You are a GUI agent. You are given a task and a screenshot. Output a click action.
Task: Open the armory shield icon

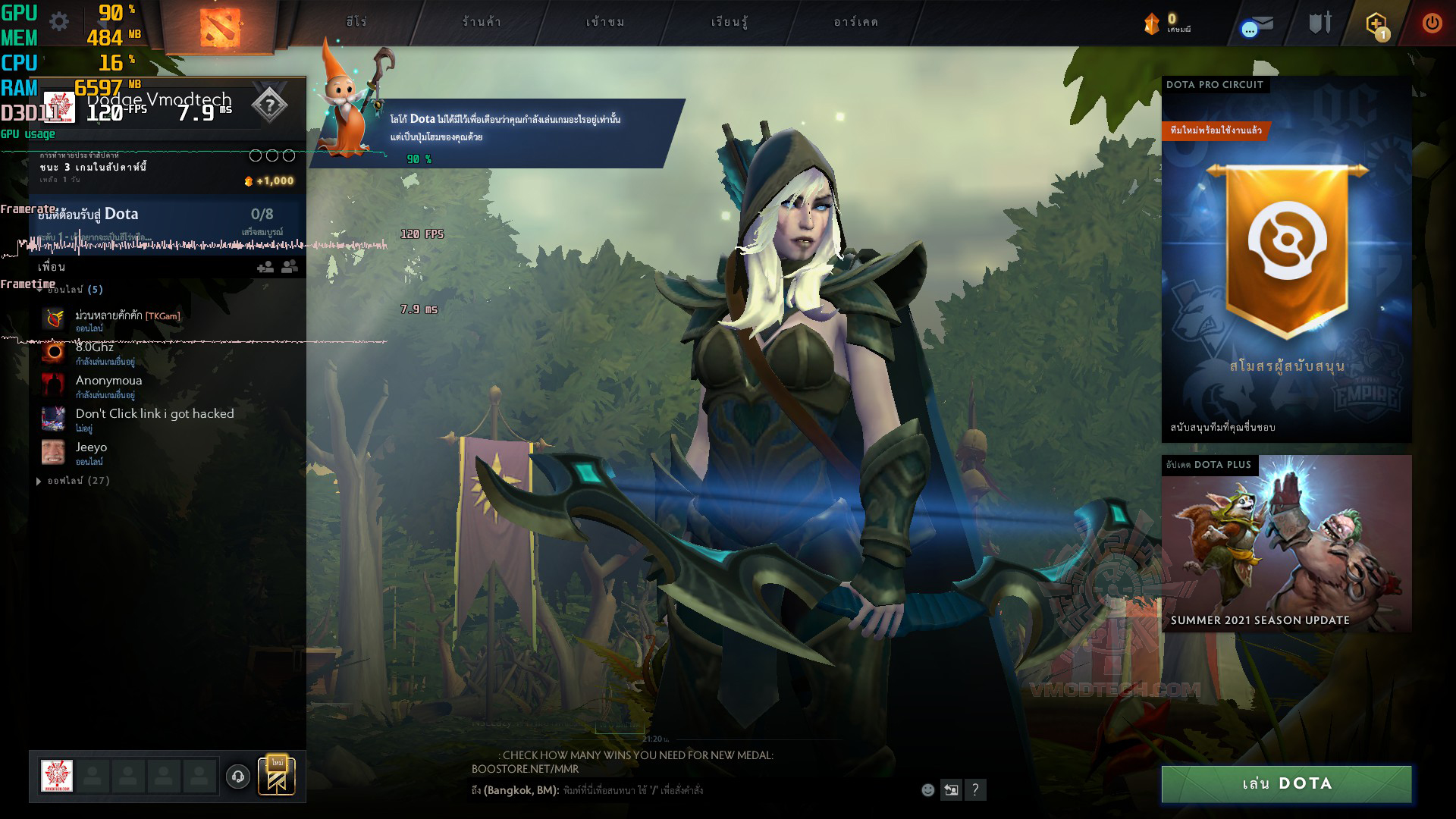click(1320, 23)
